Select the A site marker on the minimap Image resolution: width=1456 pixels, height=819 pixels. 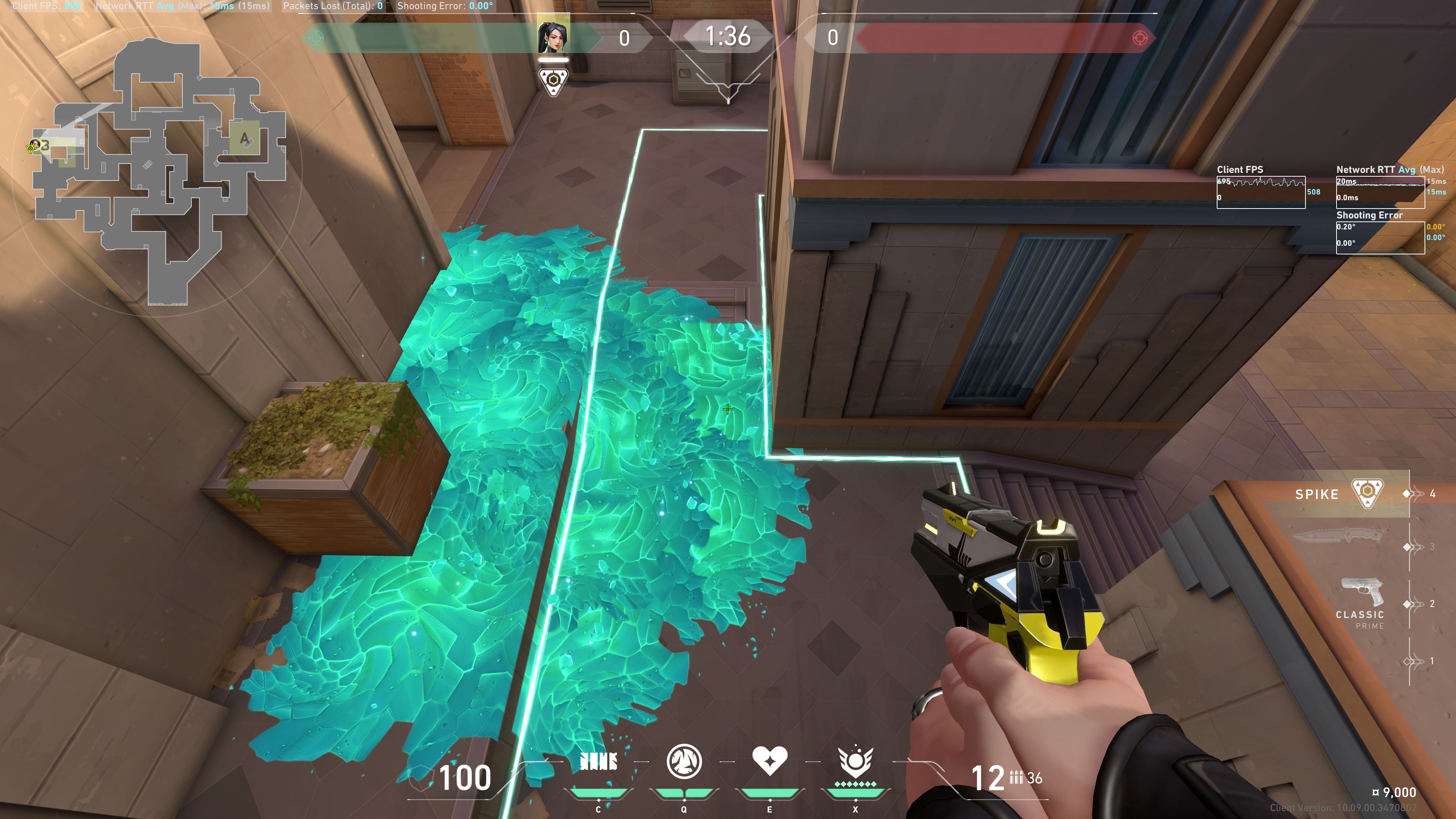(x=244, y=138)
